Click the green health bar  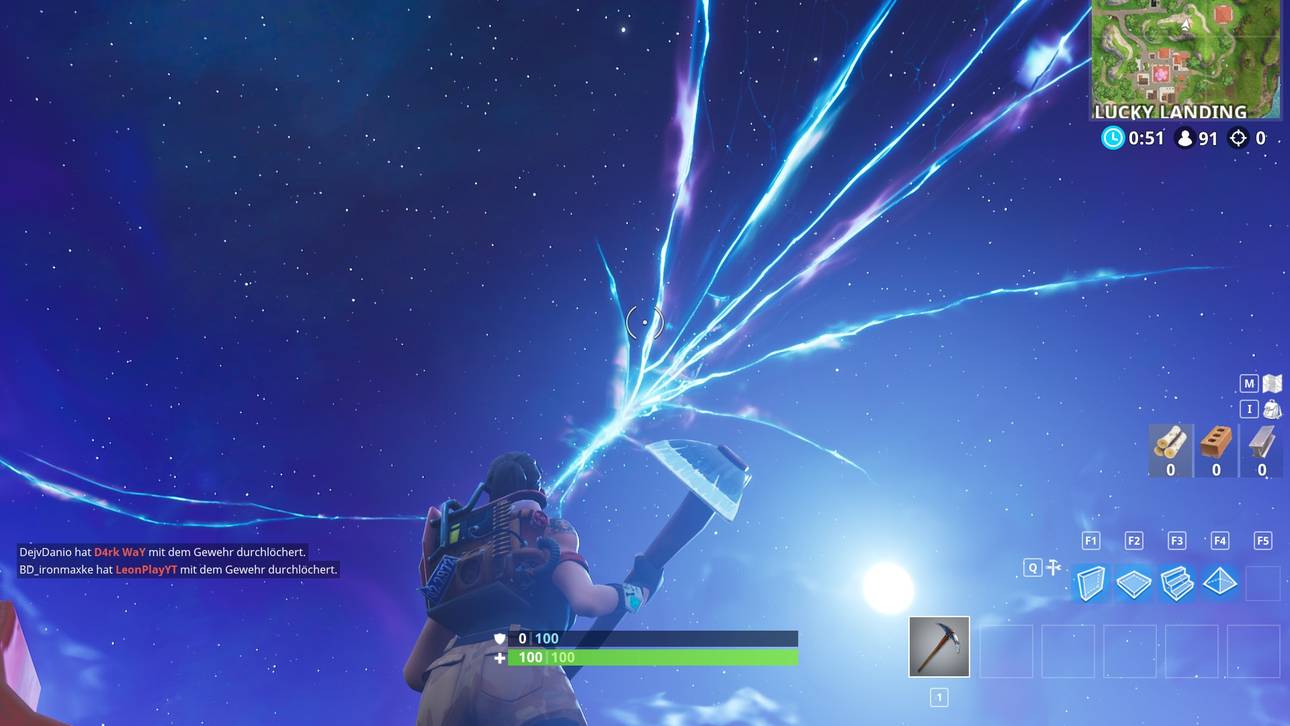(x=650, y=656)
